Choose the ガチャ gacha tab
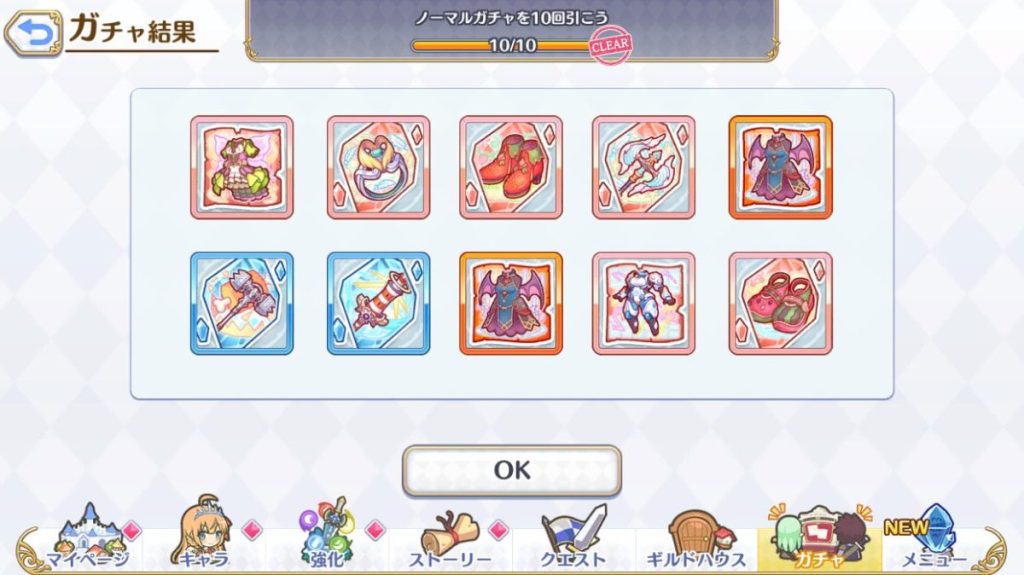The width and height of the screenshot is (1024, 575). tap(819, 541)
